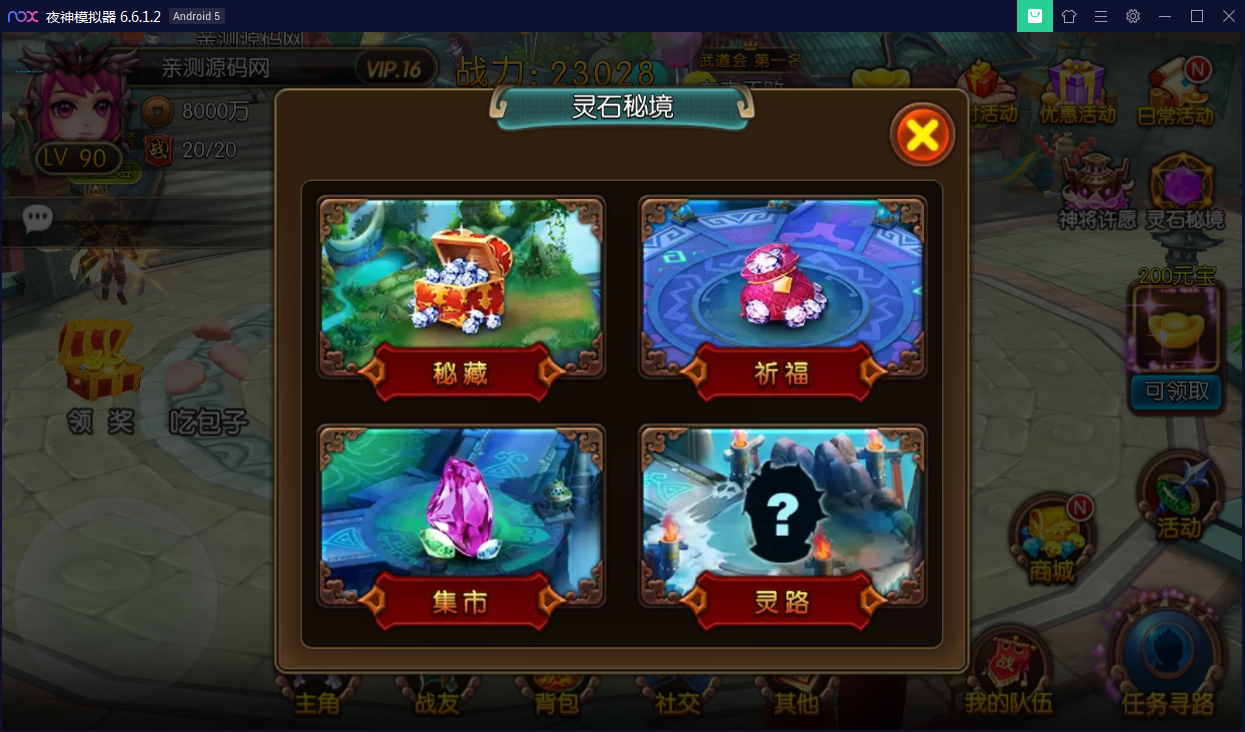The image size is (1245, 732).
Task: Minimize the Nox emulator window
Action: (x=1165, y=16)
